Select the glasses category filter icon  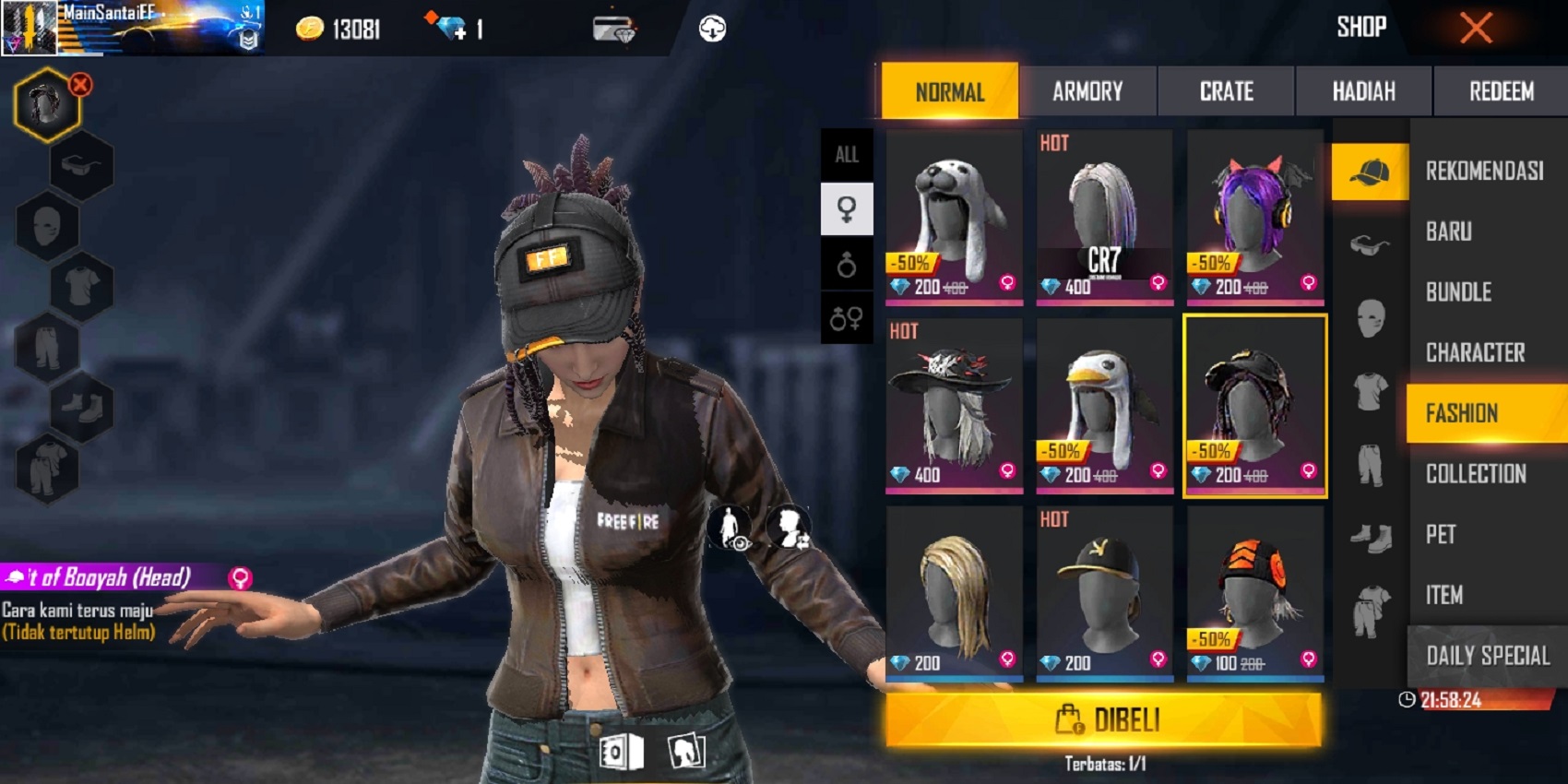coord(1372,244)
